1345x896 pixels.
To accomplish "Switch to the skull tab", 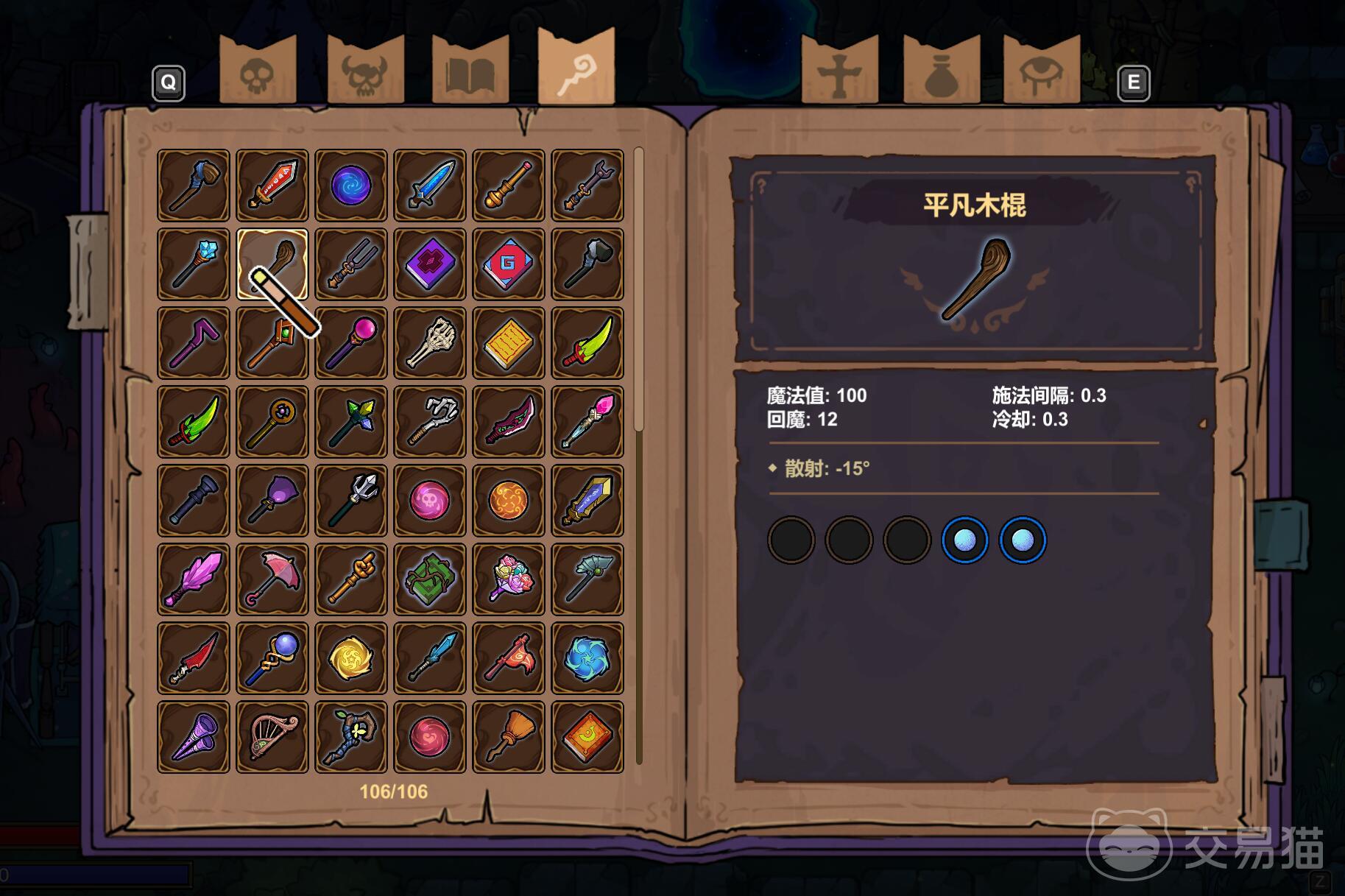I will (x=258, y=71).
